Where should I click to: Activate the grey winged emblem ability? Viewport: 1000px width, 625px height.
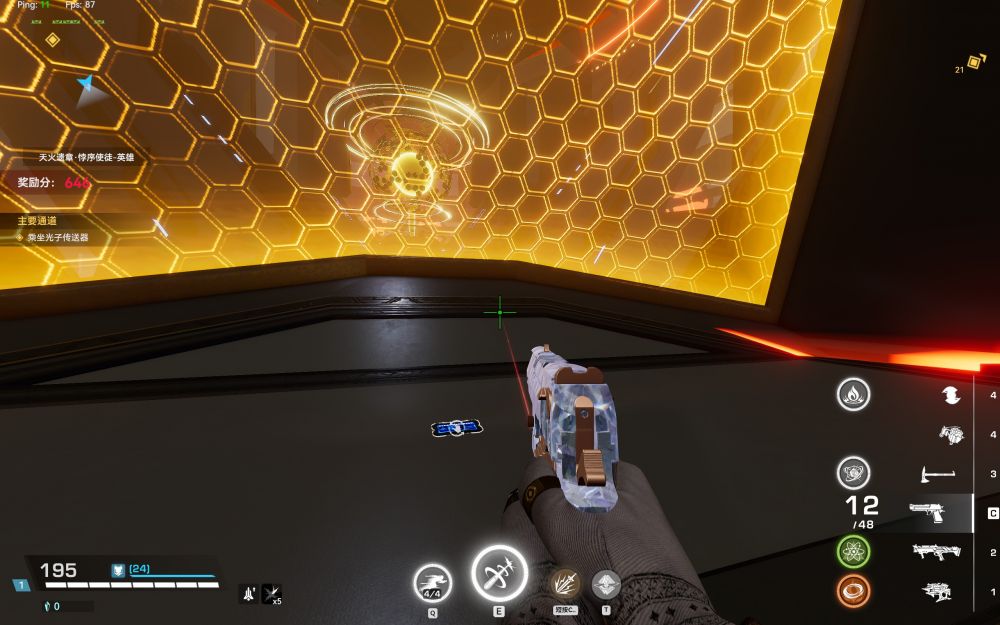click(x=606, y=584)
